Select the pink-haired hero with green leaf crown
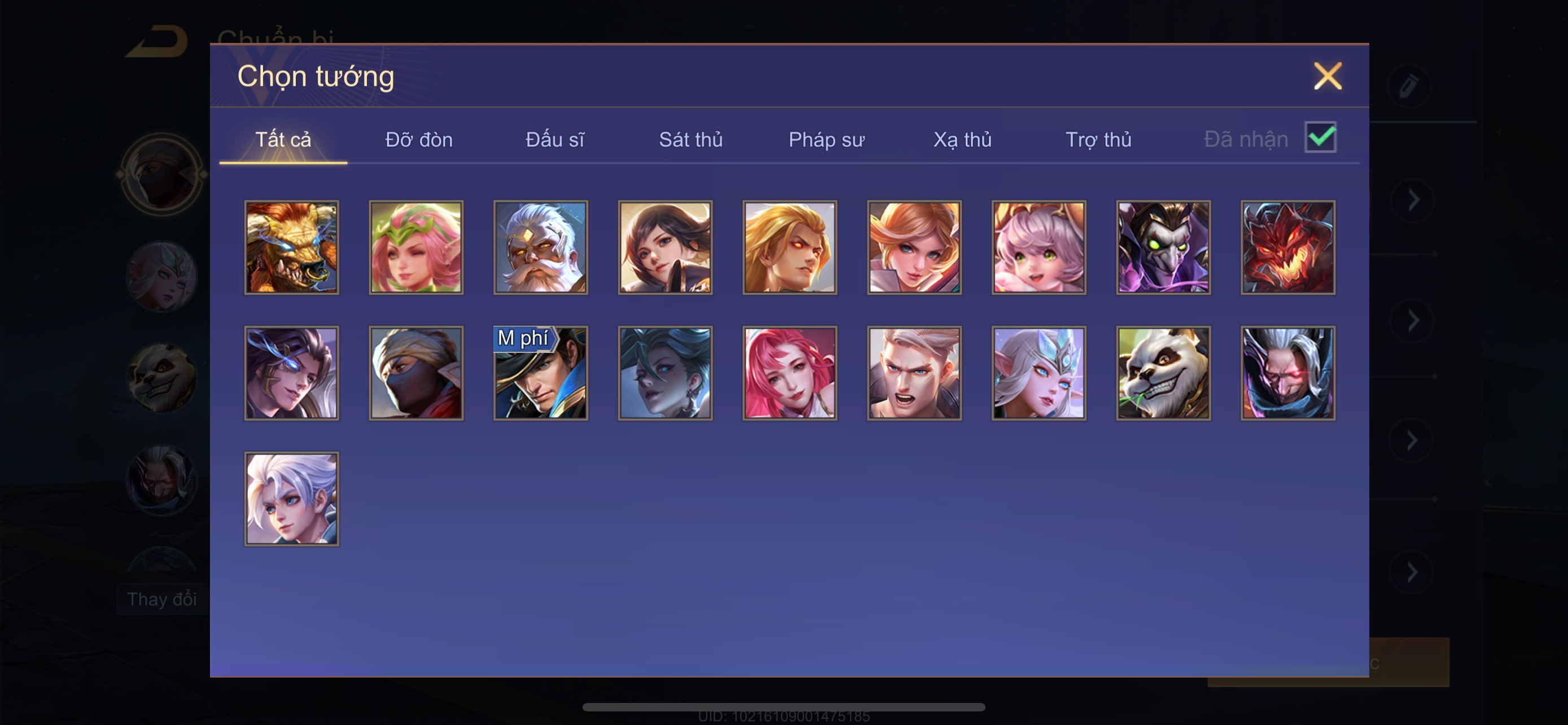1568x725 pixels. click(417, 247)
